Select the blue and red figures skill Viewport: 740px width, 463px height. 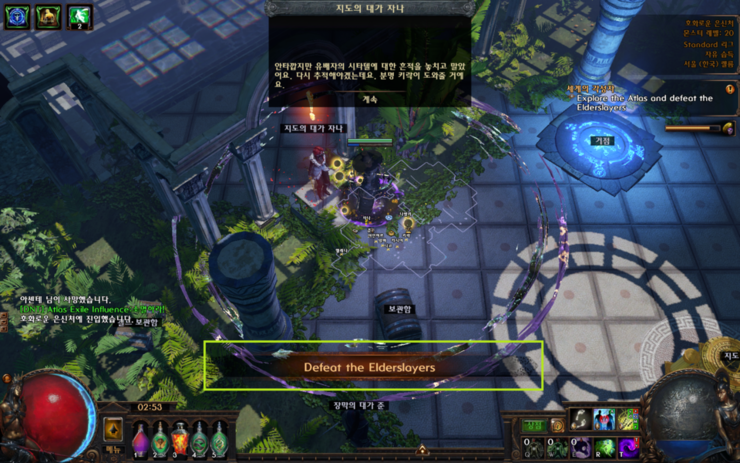[x=604, y=420]
